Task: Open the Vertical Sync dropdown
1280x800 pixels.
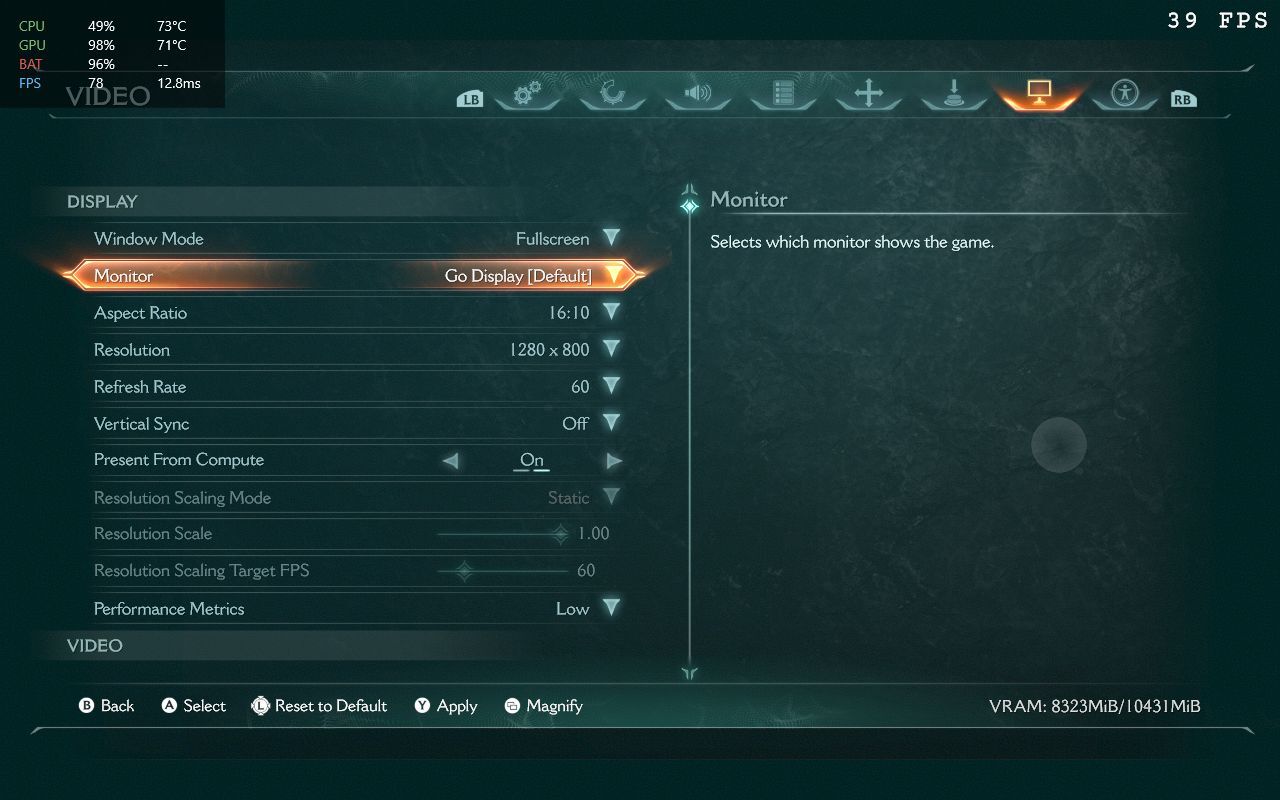Action: (611, 423)
